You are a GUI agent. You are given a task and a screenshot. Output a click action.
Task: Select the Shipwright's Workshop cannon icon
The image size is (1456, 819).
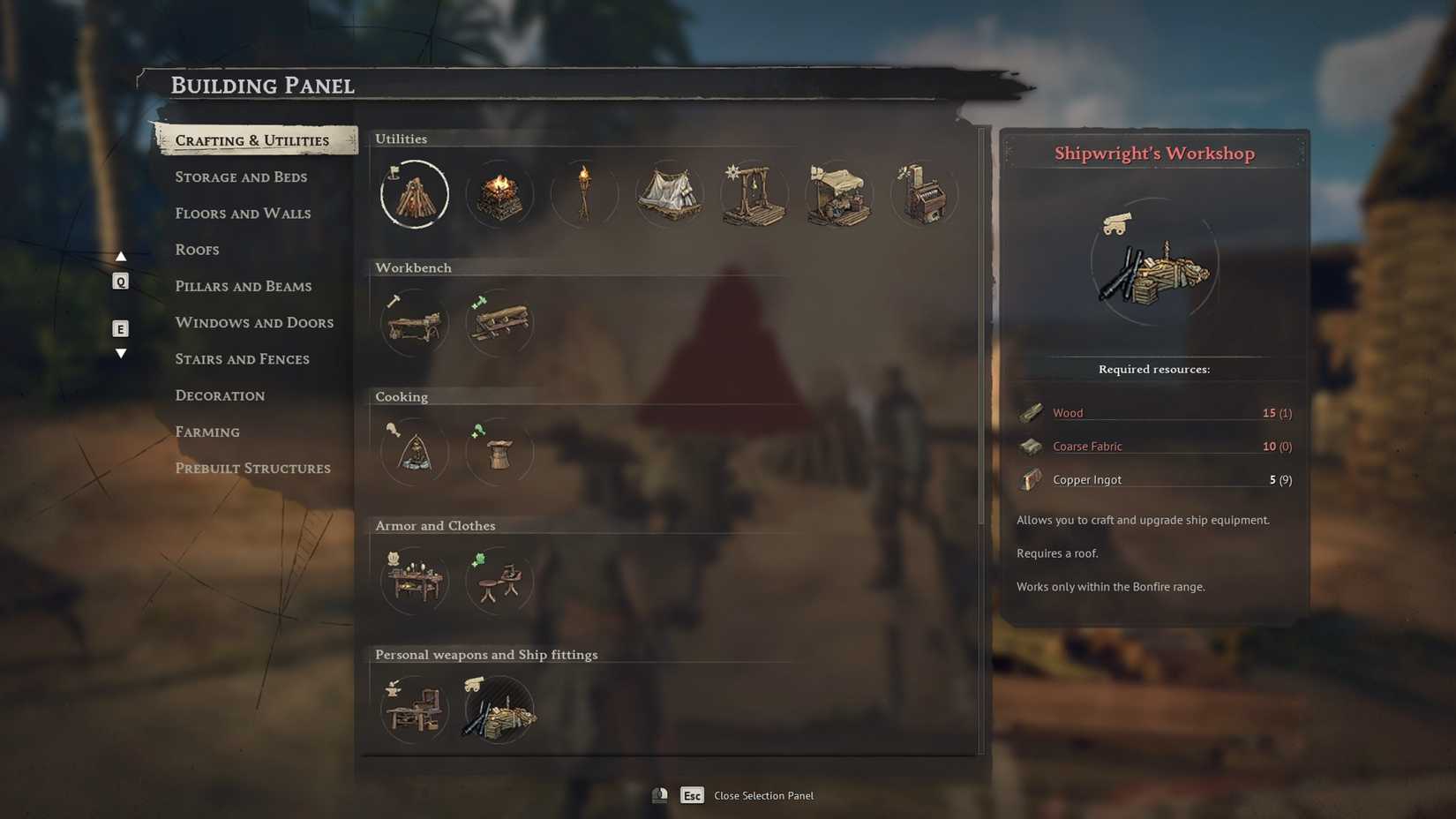point(499,709)
